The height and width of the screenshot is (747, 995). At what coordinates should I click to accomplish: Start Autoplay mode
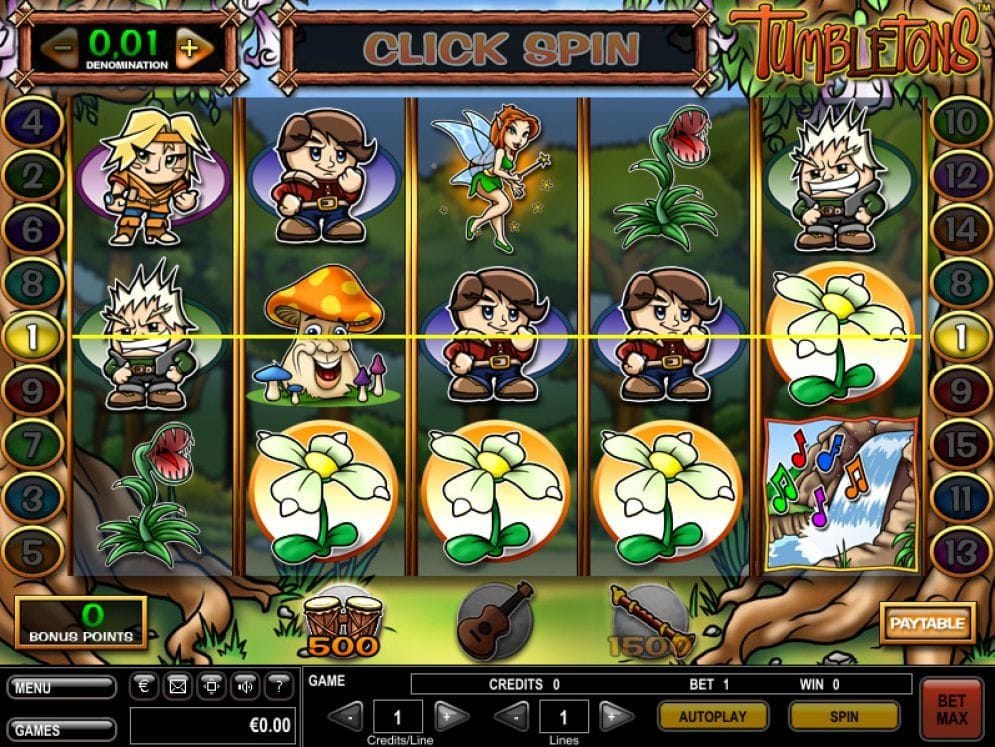click(713, 716)
